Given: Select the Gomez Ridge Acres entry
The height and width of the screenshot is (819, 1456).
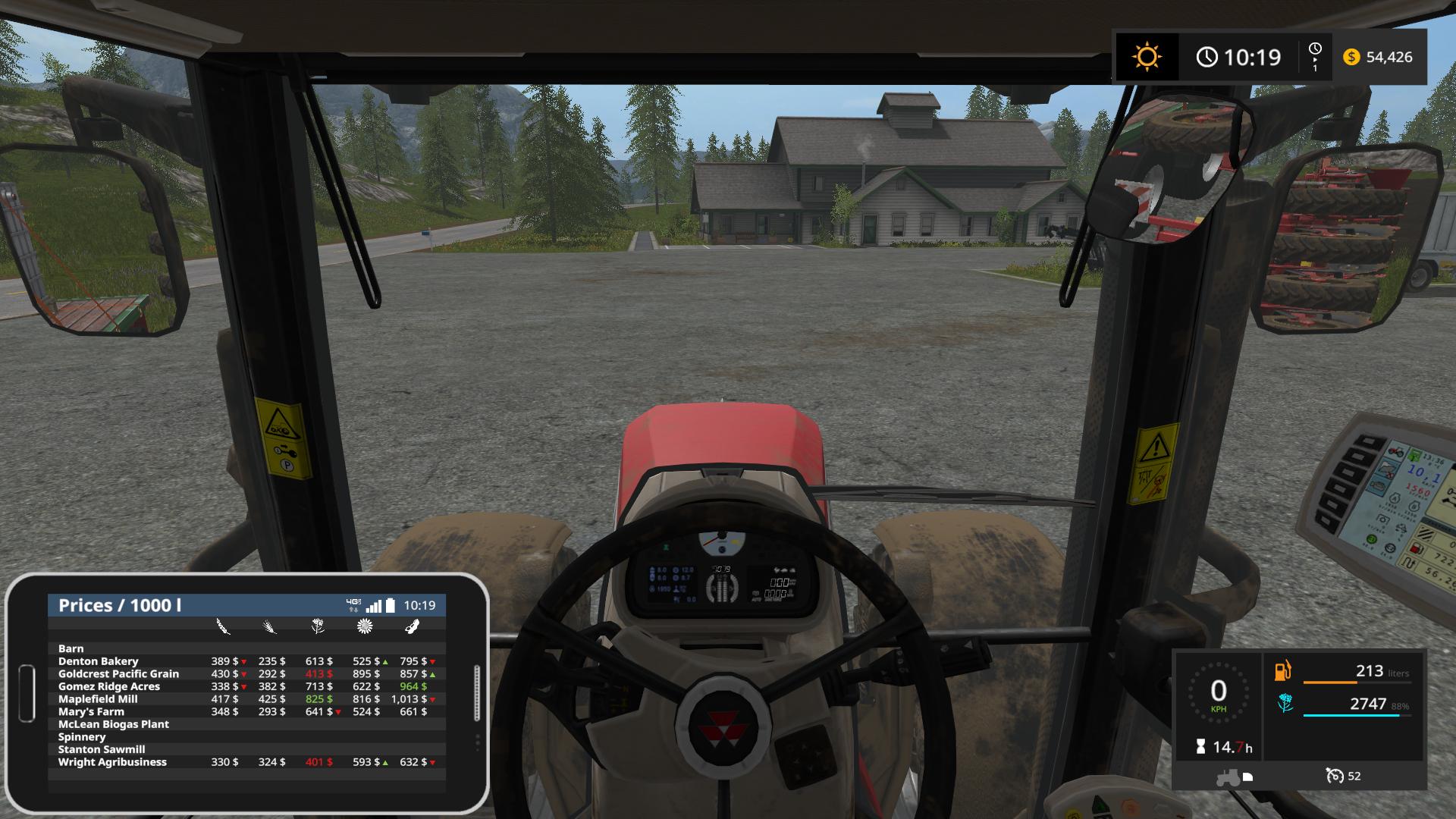Looking at the screenshot, I should [x=109, y=686].
